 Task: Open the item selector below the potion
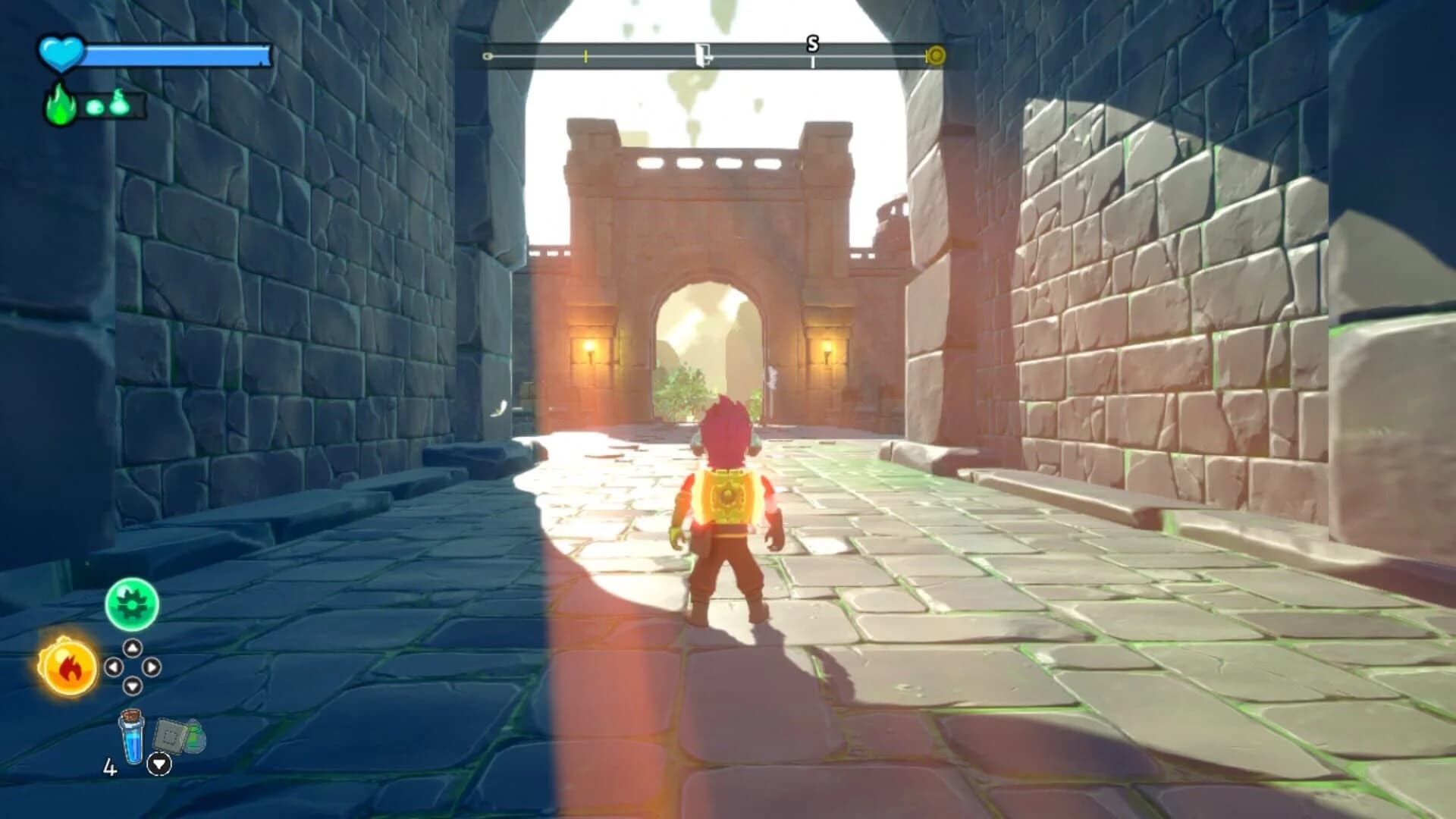pyautogui.click(x=160, y=764)
